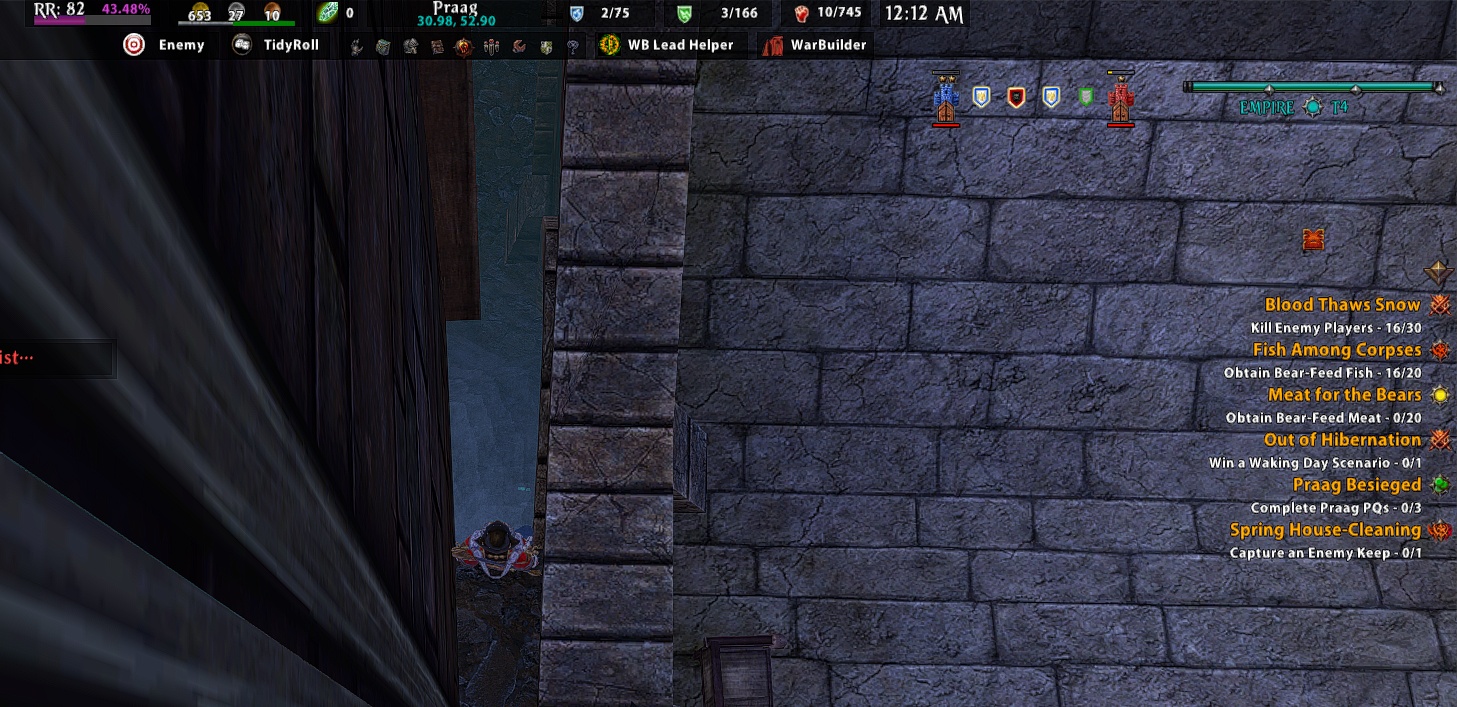
Task: Open the Praag Besieged quest entry
Action: point(1356,485)
